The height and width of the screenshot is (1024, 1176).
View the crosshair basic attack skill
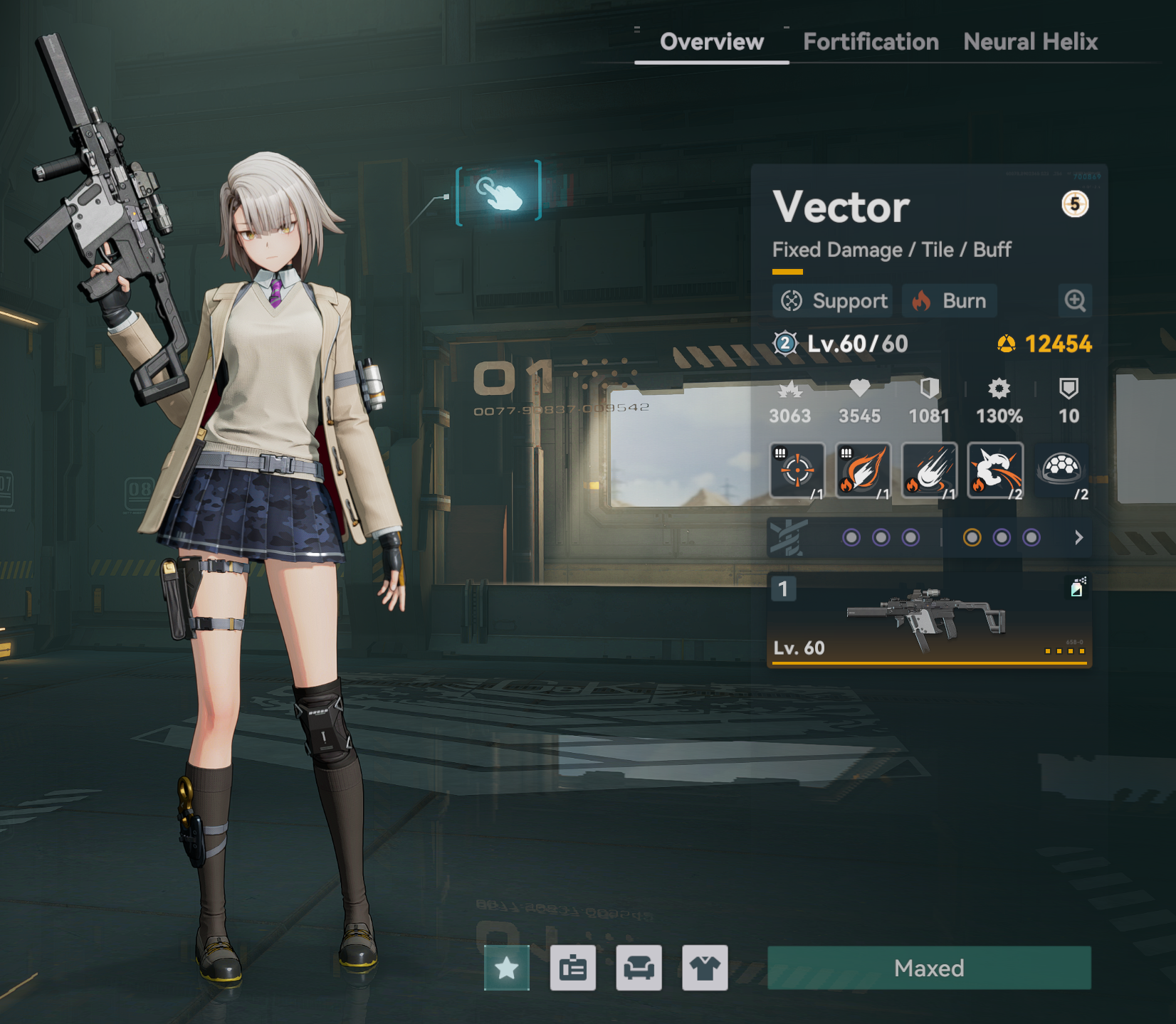coord(797,470)
